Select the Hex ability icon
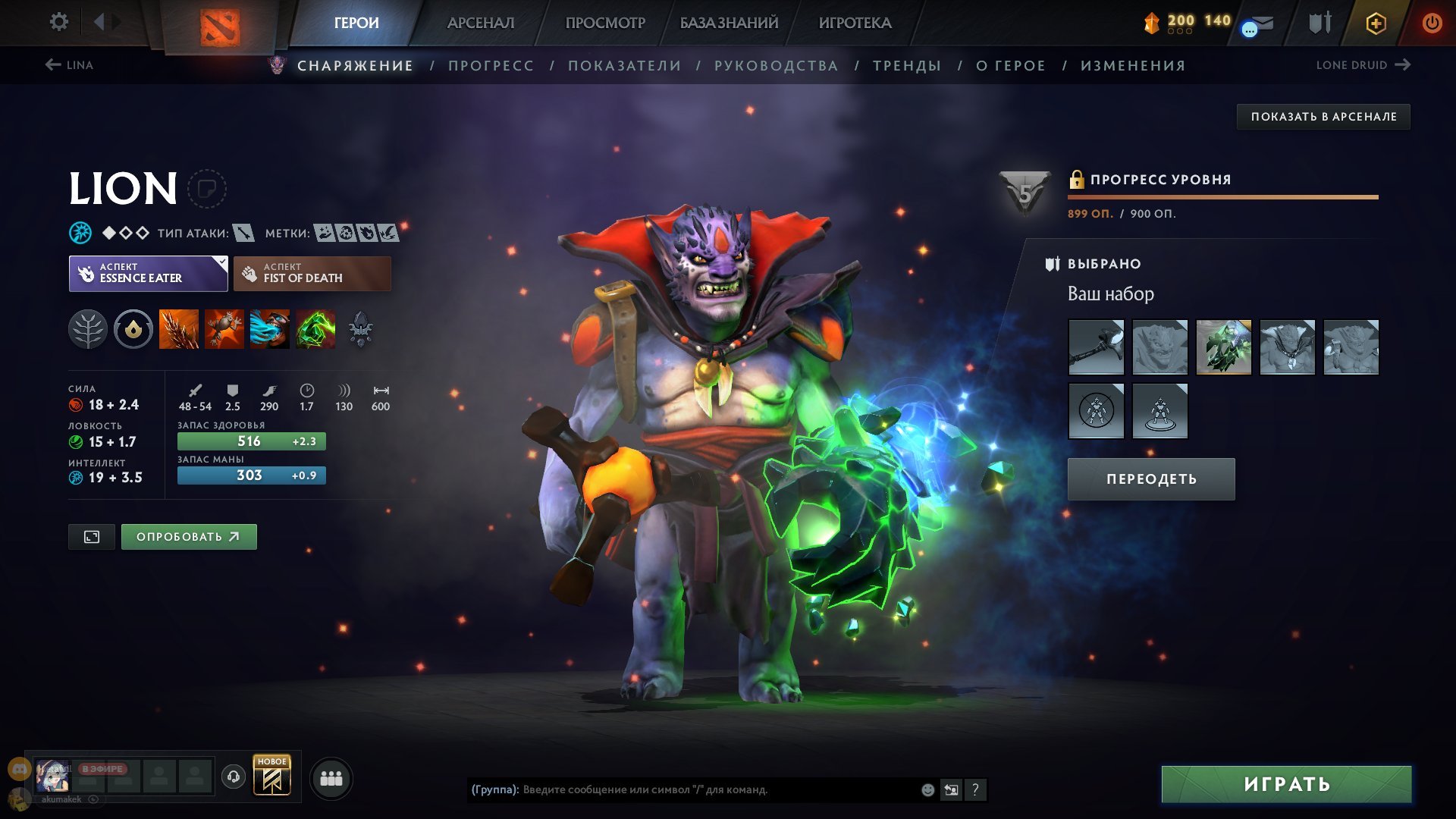The width and height of the screenshot is (1456, 819). point(225,328)
